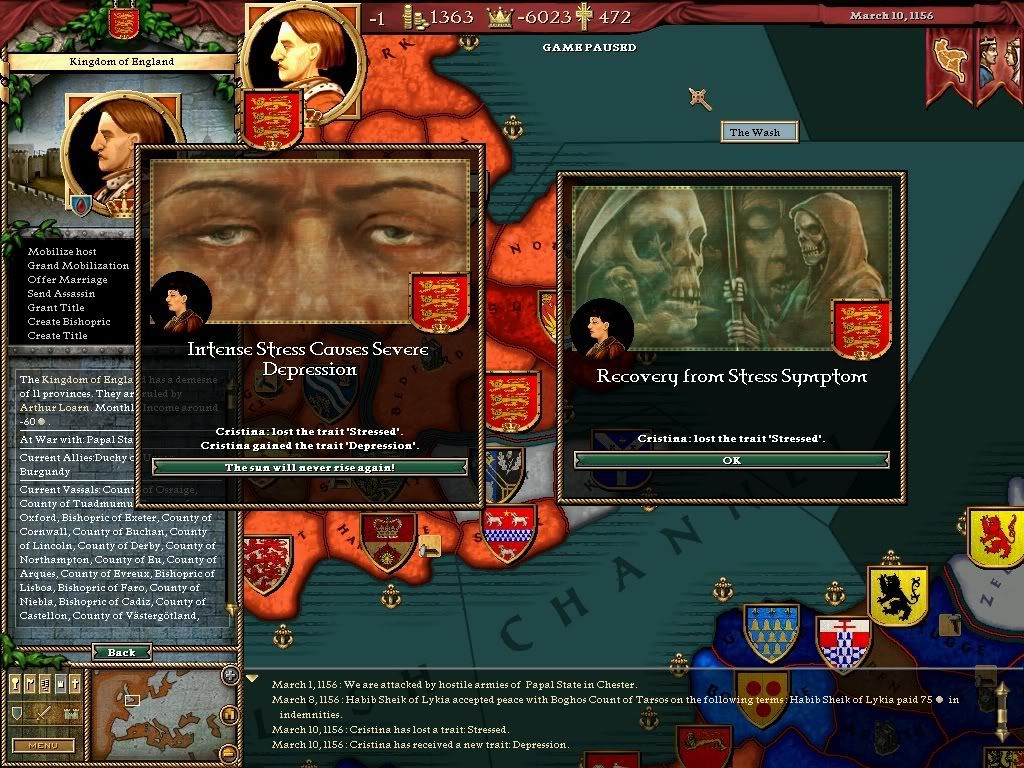1024x768 pixels.
Task: Go back from the Kingdom of England panel
Action: click(121, 652)
